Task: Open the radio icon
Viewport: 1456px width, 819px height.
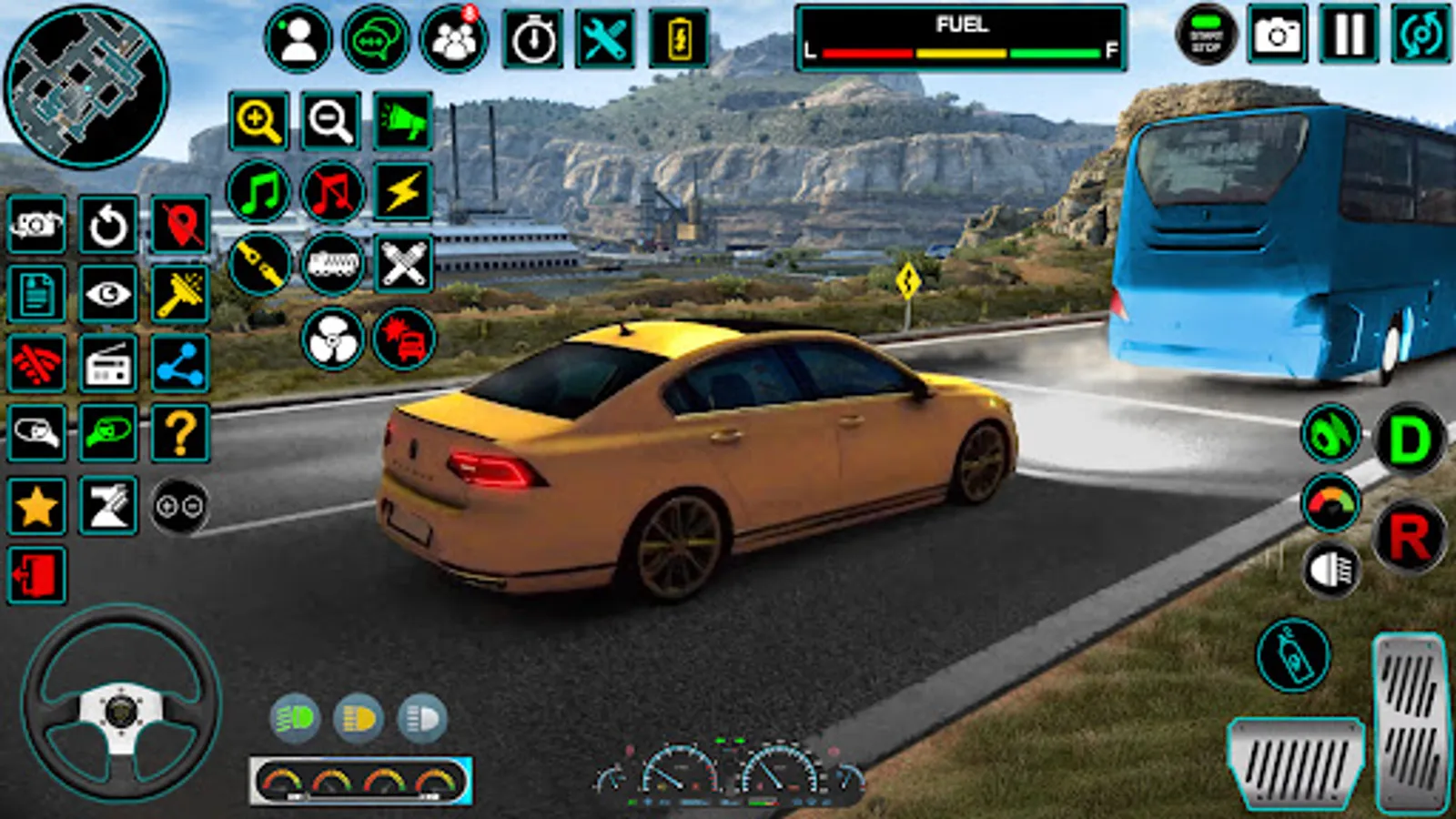Action: pyautogui.click(x=108, y=364)
